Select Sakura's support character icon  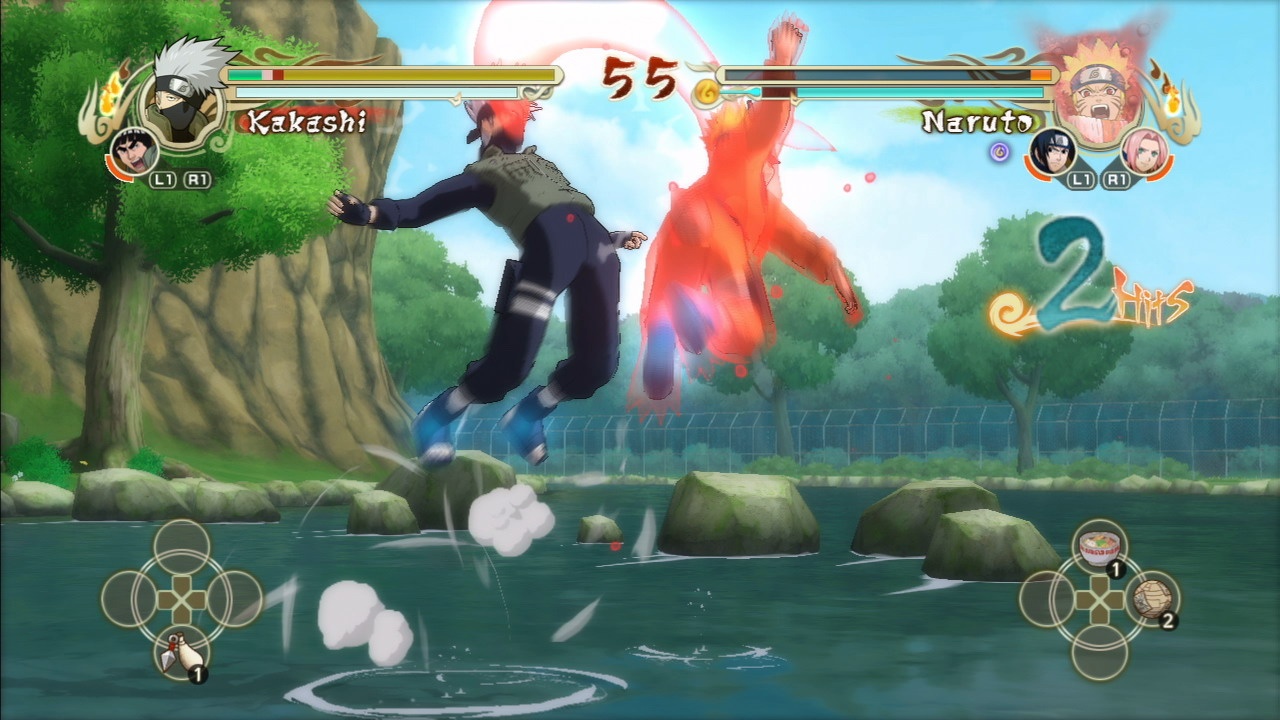pos(1145,151)
